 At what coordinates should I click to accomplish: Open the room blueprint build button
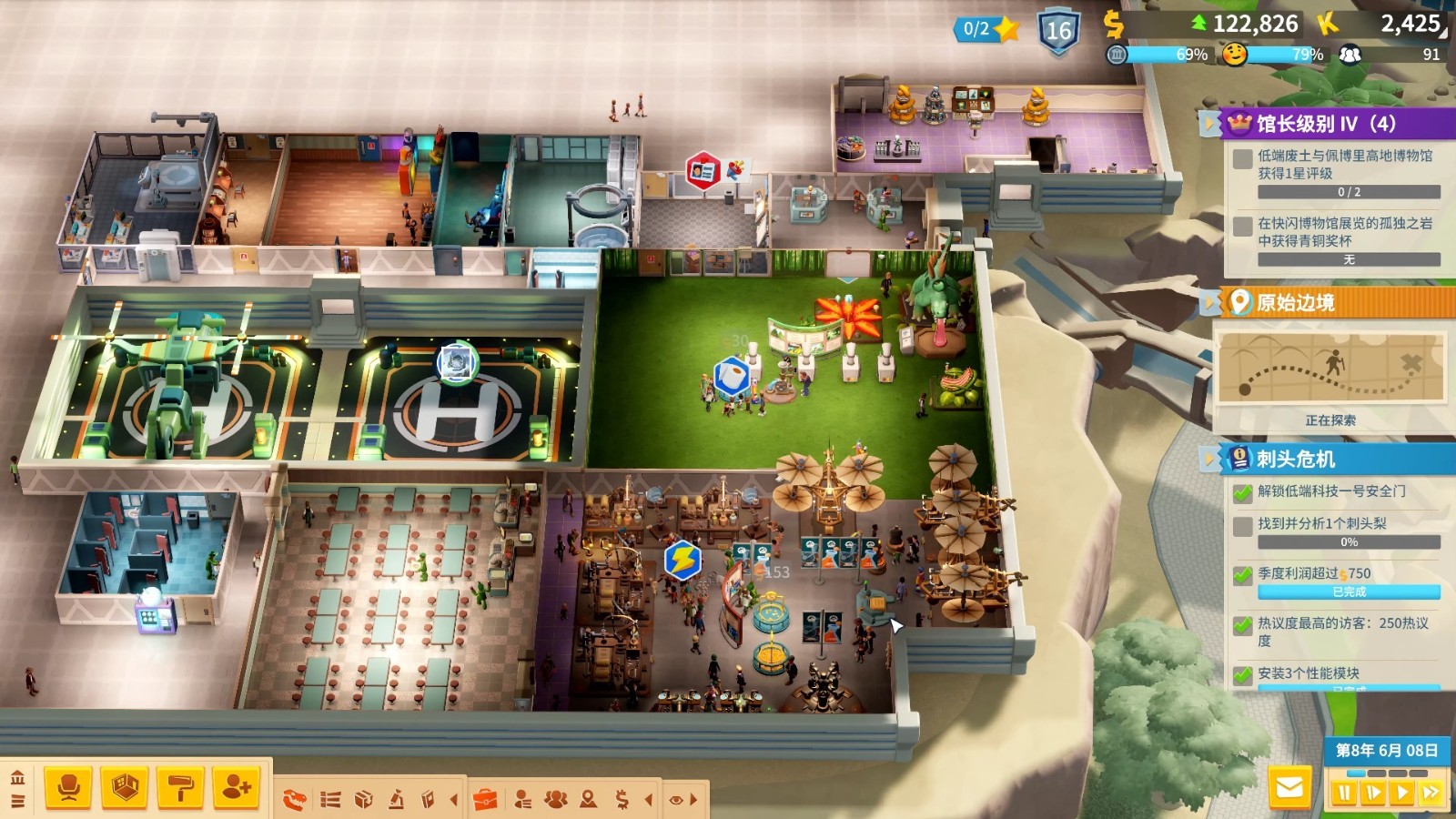coord(125,788)
